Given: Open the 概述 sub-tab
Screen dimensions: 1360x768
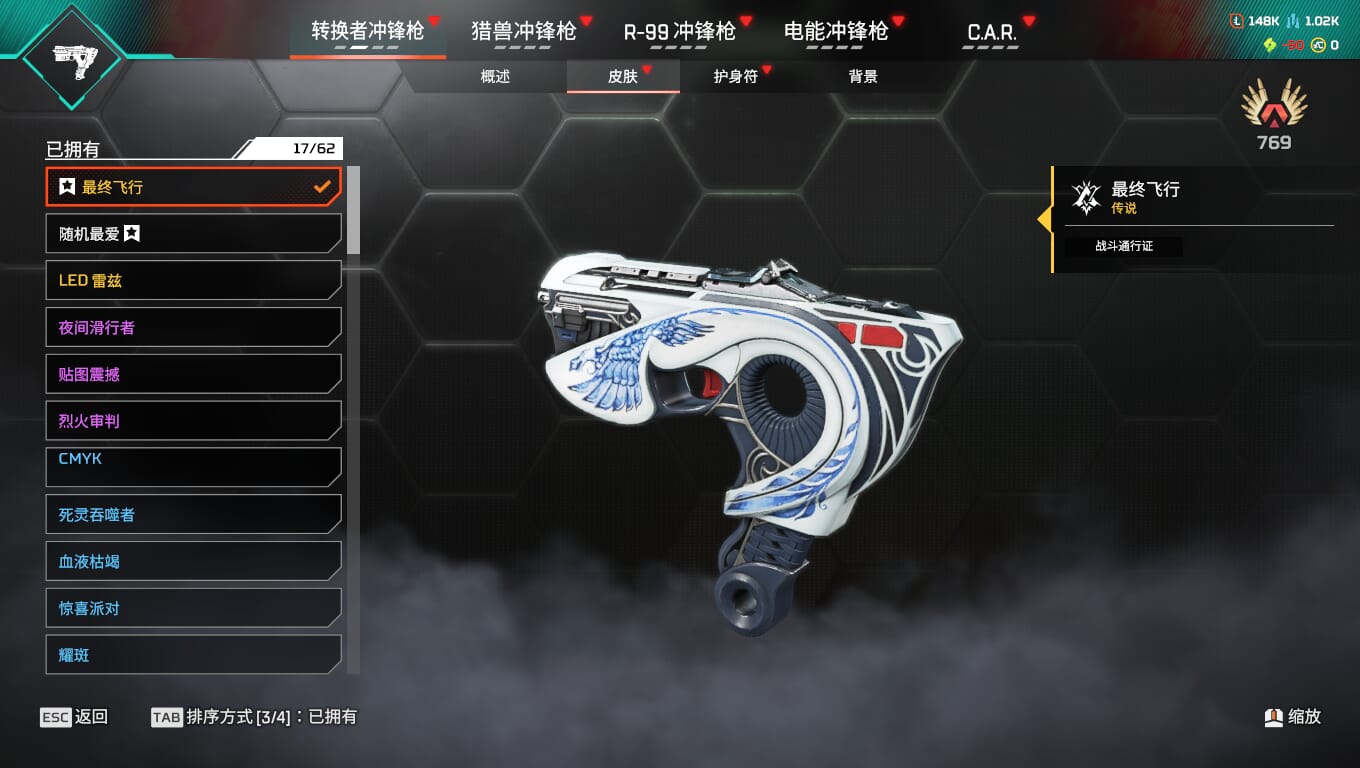Looking at the screenshot, I should (495, 77).
